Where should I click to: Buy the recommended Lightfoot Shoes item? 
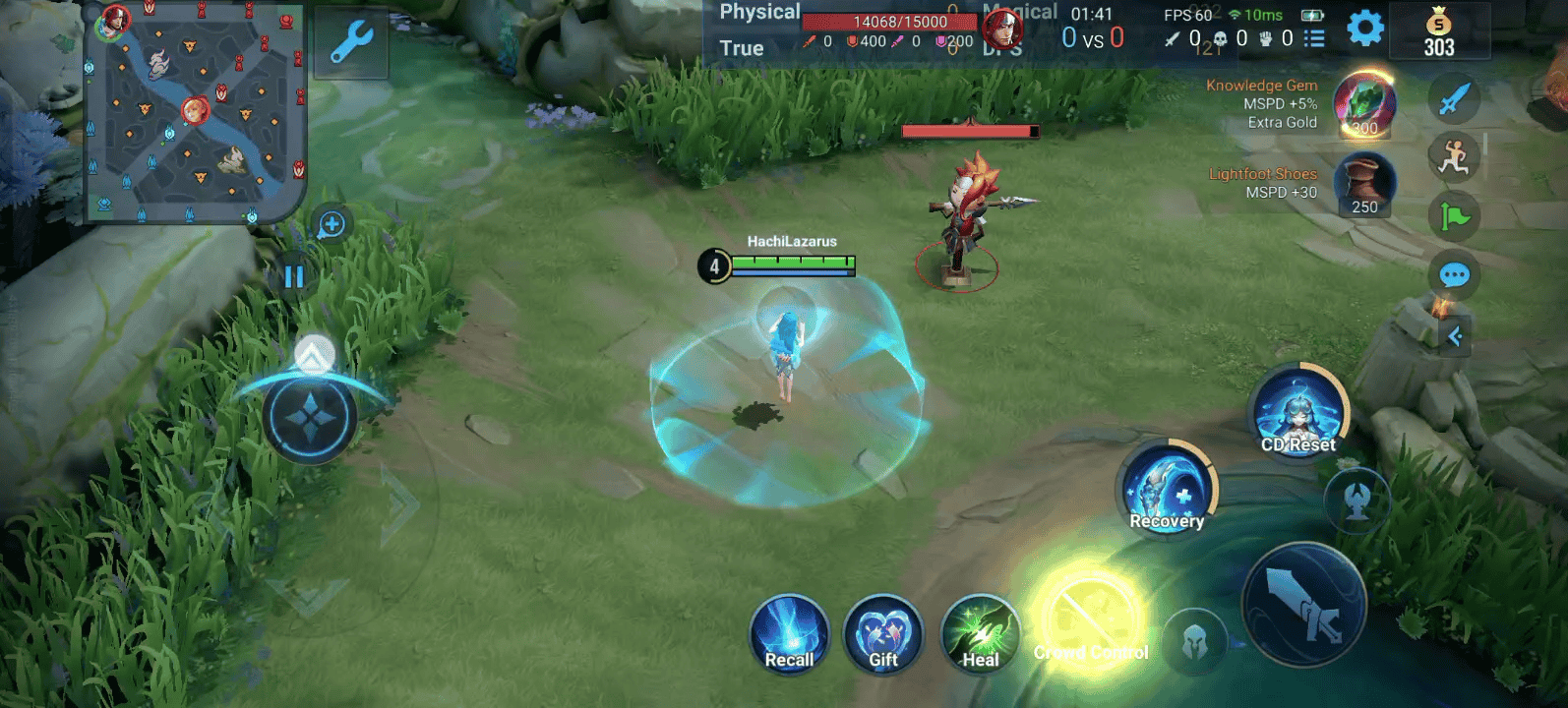pyautogui.click(x=1364, y=185)
